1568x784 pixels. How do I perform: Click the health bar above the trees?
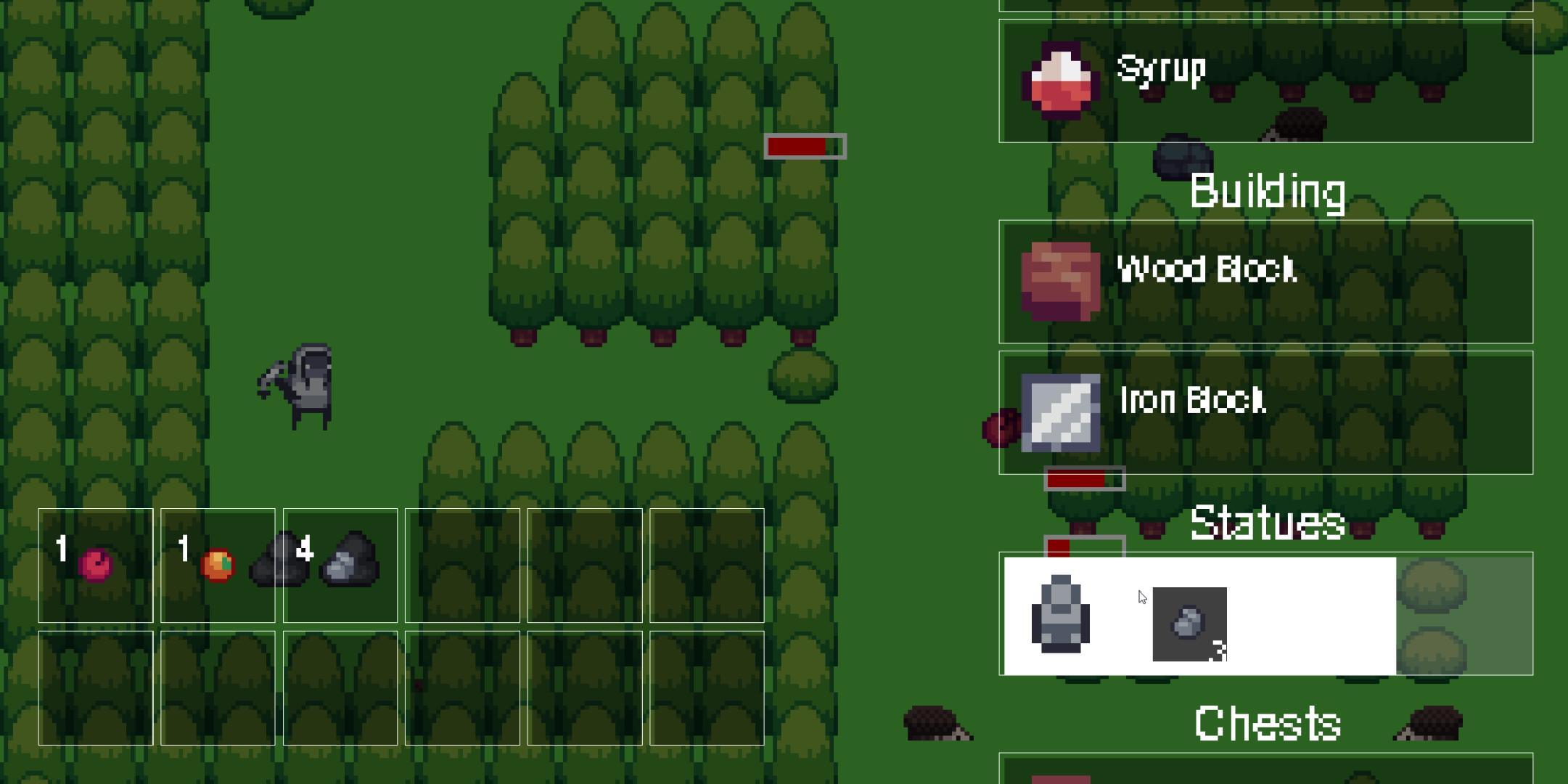(805, 147)
